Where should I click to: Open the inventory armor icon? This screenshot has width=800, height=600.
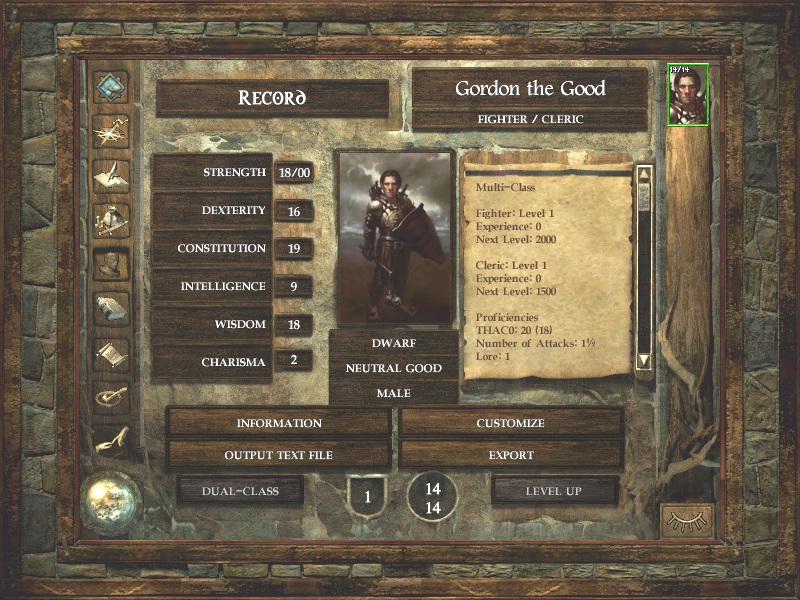111,220
